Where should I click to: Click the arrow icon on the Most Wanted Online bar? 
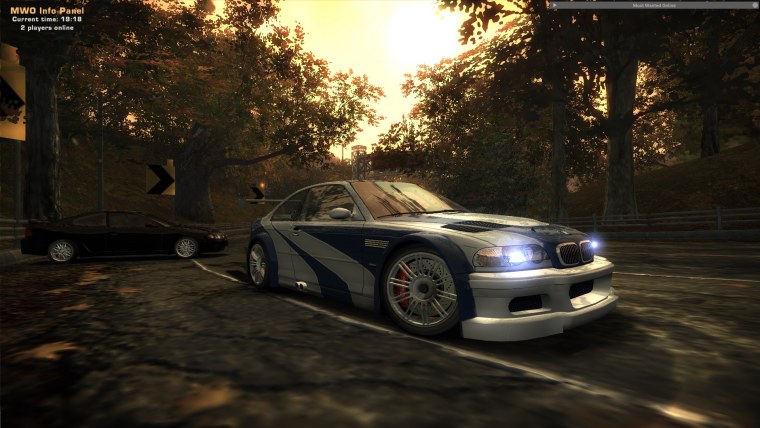coord(555,5)
